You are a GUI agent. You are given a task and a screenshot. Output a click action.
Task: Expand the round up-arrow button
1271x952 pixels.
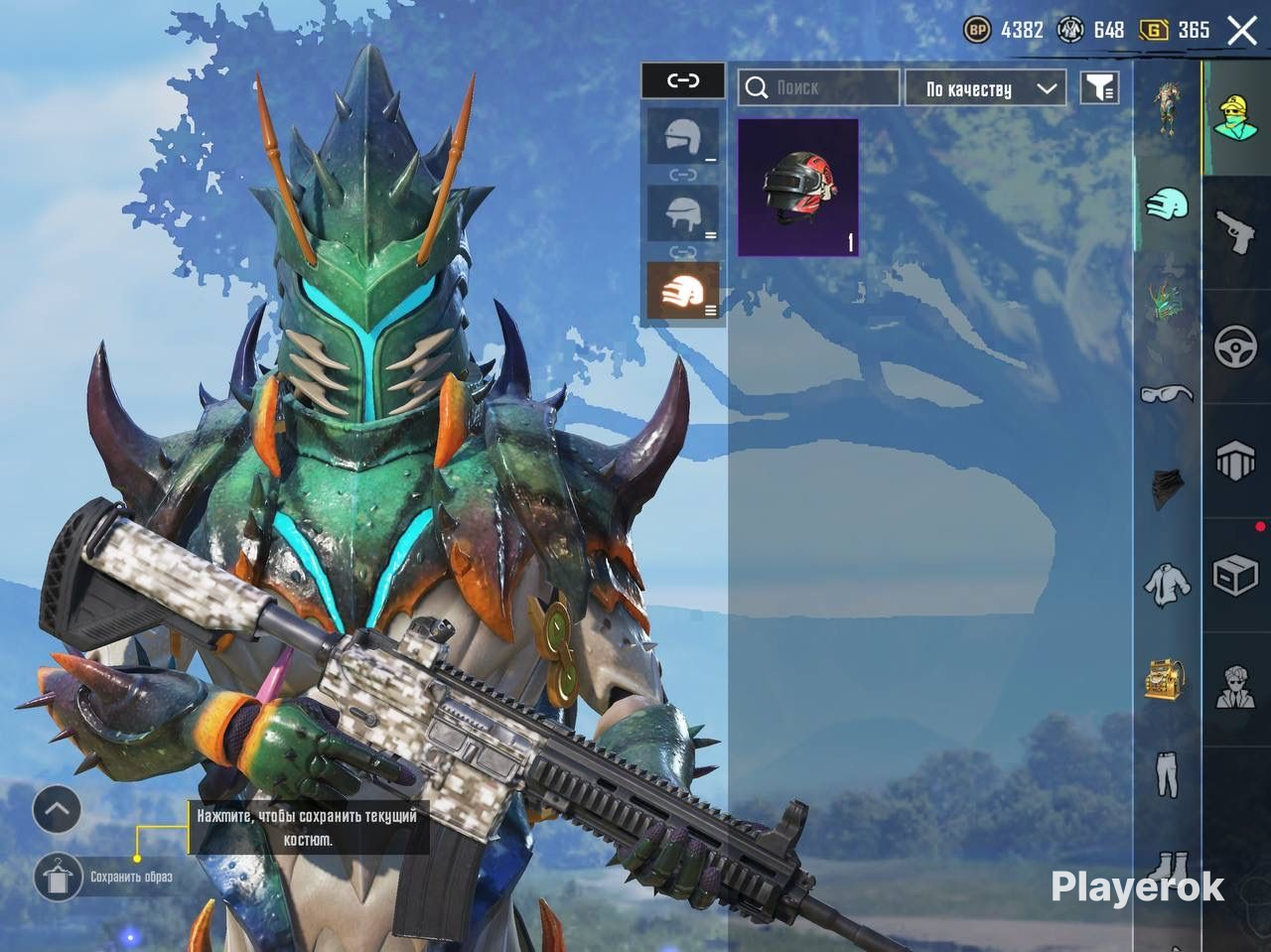click(57, 810)
